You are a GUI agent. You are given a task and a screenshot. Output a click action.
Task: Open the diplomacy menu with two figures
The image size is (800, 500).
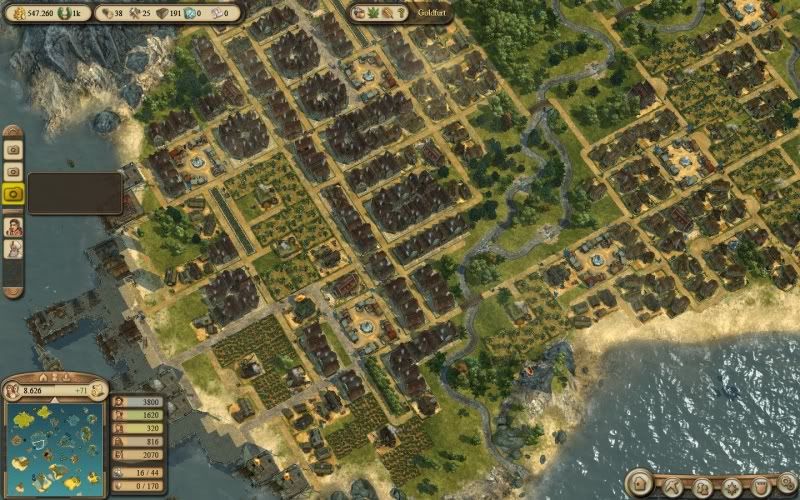703,487
